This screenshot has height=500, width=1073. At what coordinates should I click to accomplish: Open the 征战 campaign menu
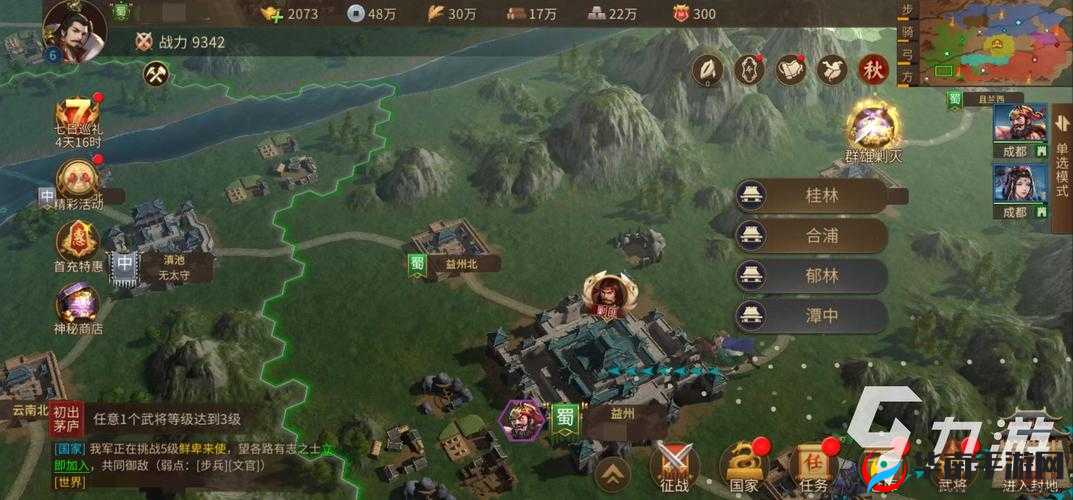(675, 466)
